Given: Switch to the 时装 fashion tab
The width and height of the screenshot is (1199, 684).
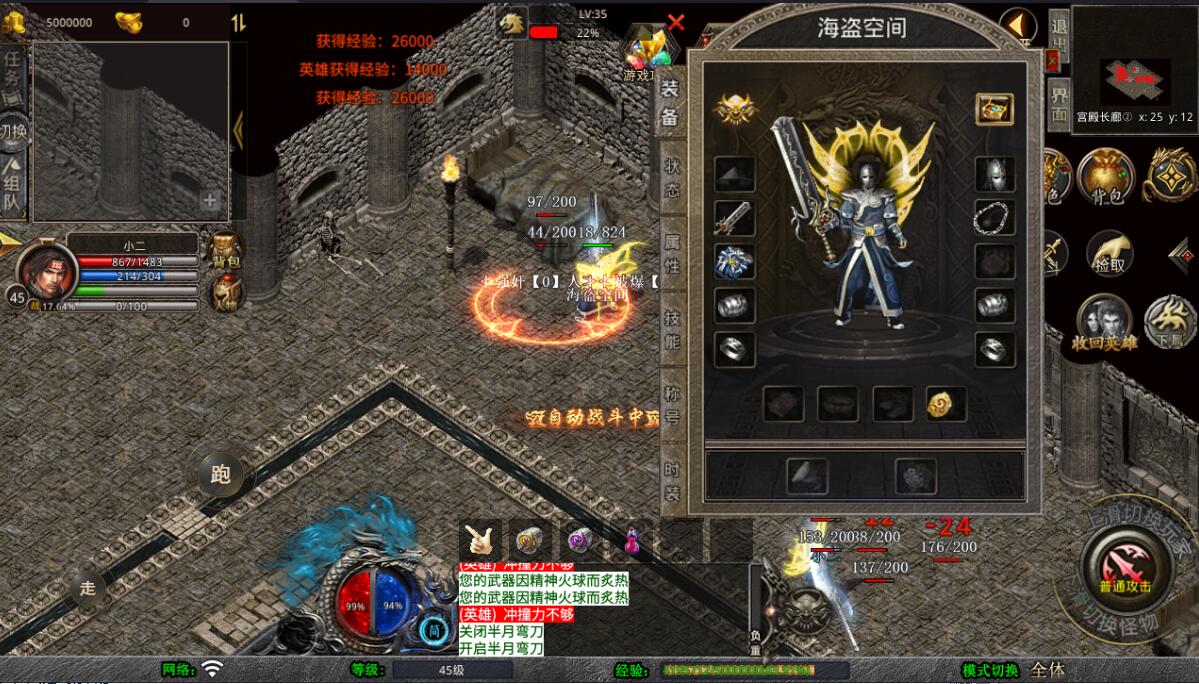Looking at the screenshot, I should (671, 481).
